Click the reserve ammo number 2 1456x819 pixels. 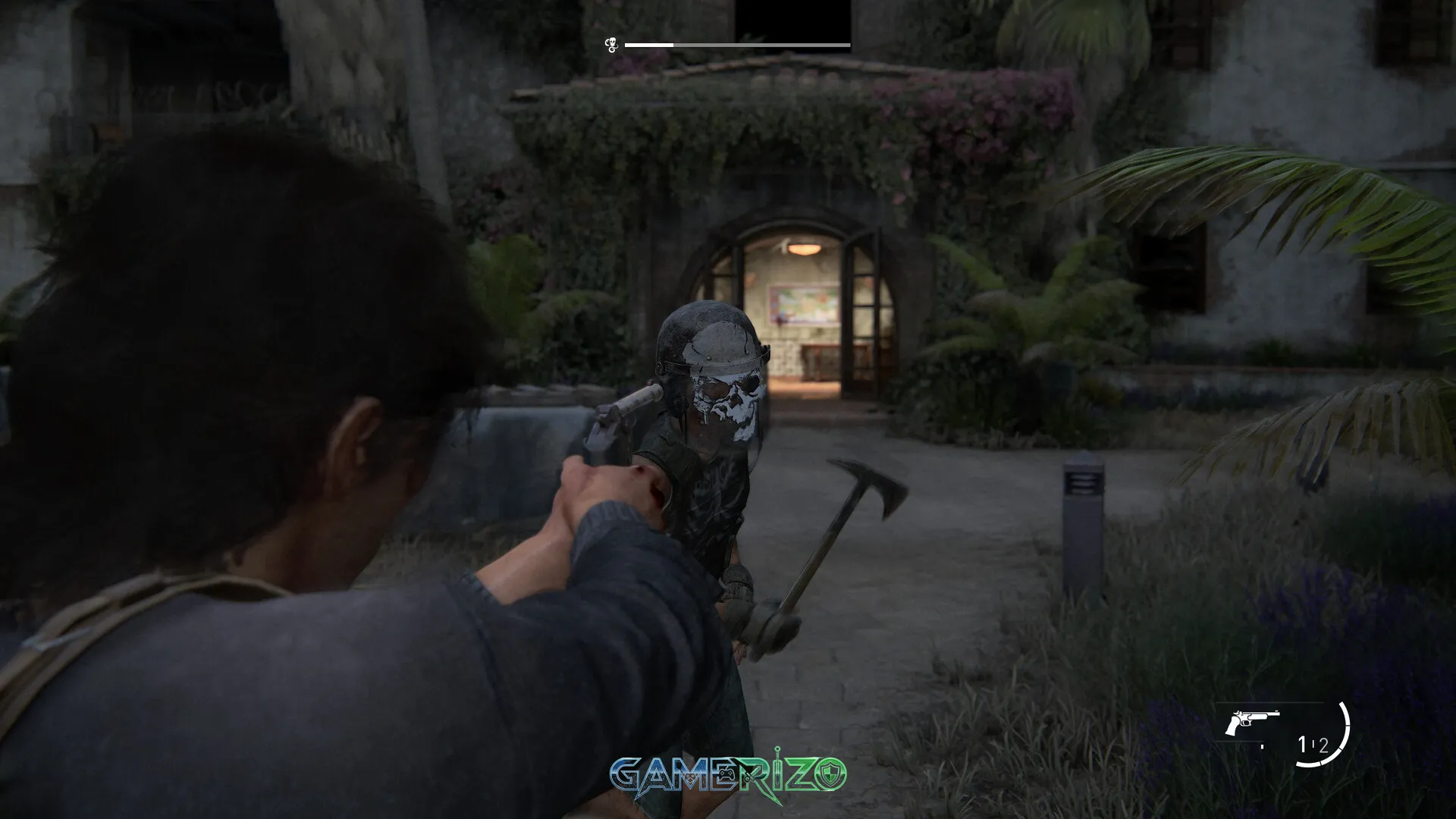pyautogui.click(x=1323, y=745)
